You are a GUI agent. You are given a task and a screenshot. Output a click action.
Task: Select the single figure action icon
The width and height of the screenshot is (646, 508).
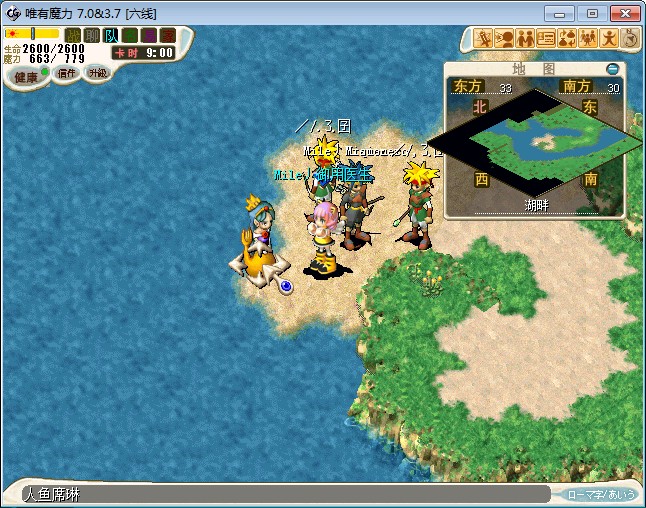tap(609, 39)
